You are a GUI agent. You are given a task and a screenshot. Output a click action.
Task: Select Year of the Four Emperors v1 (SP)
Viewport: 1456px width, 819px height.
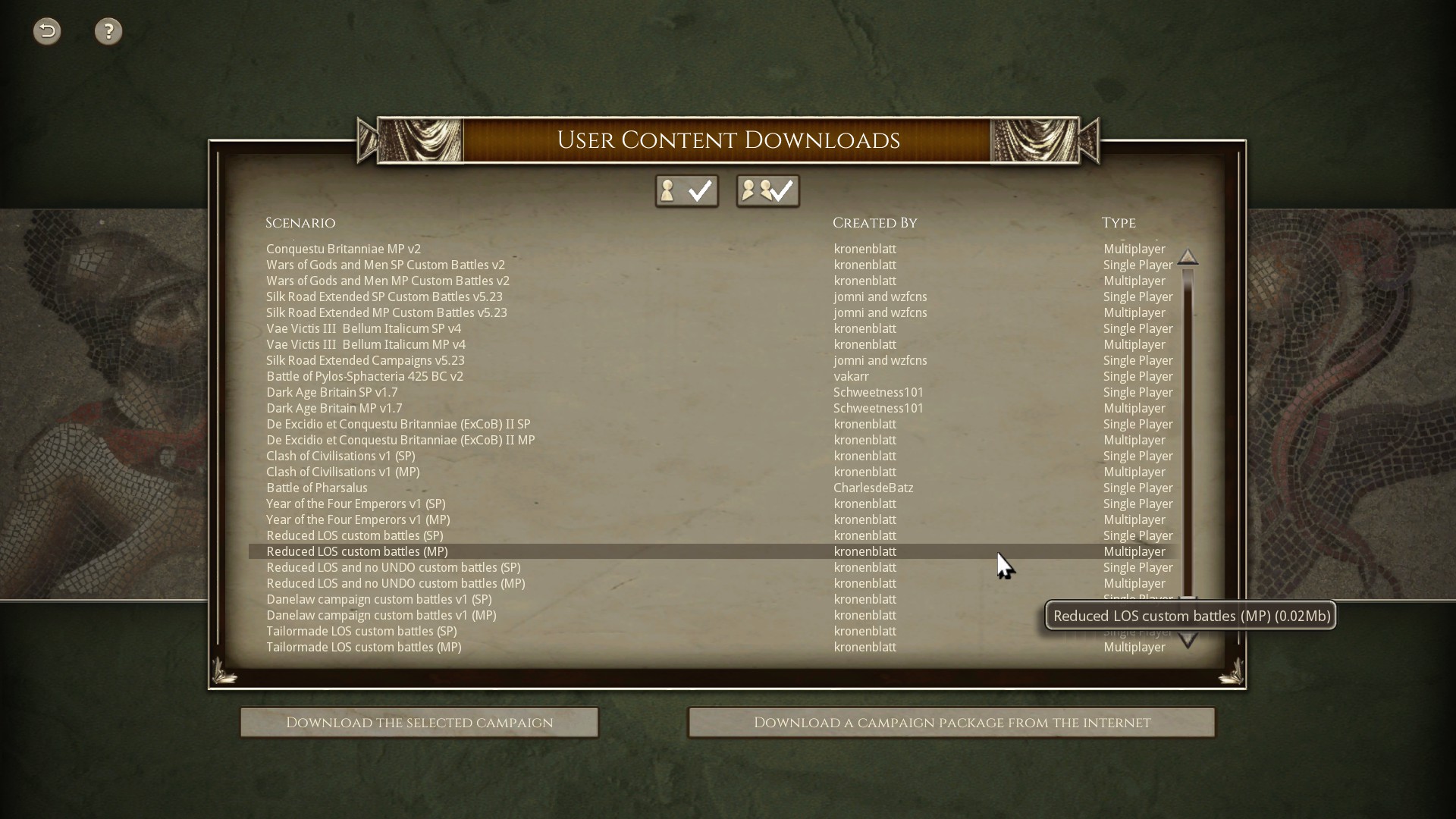coord(356,504)
